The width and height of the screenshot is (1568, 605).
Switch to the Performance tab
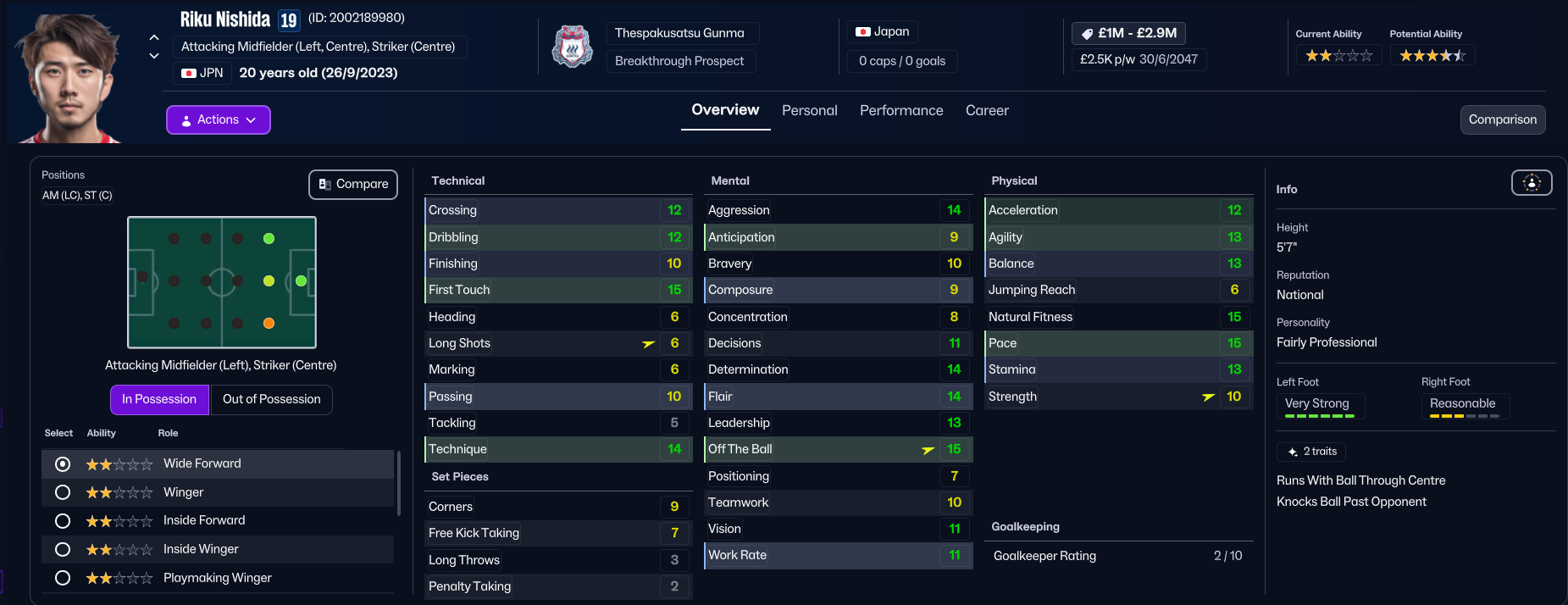pyautogui.click(x=900, y=111)
